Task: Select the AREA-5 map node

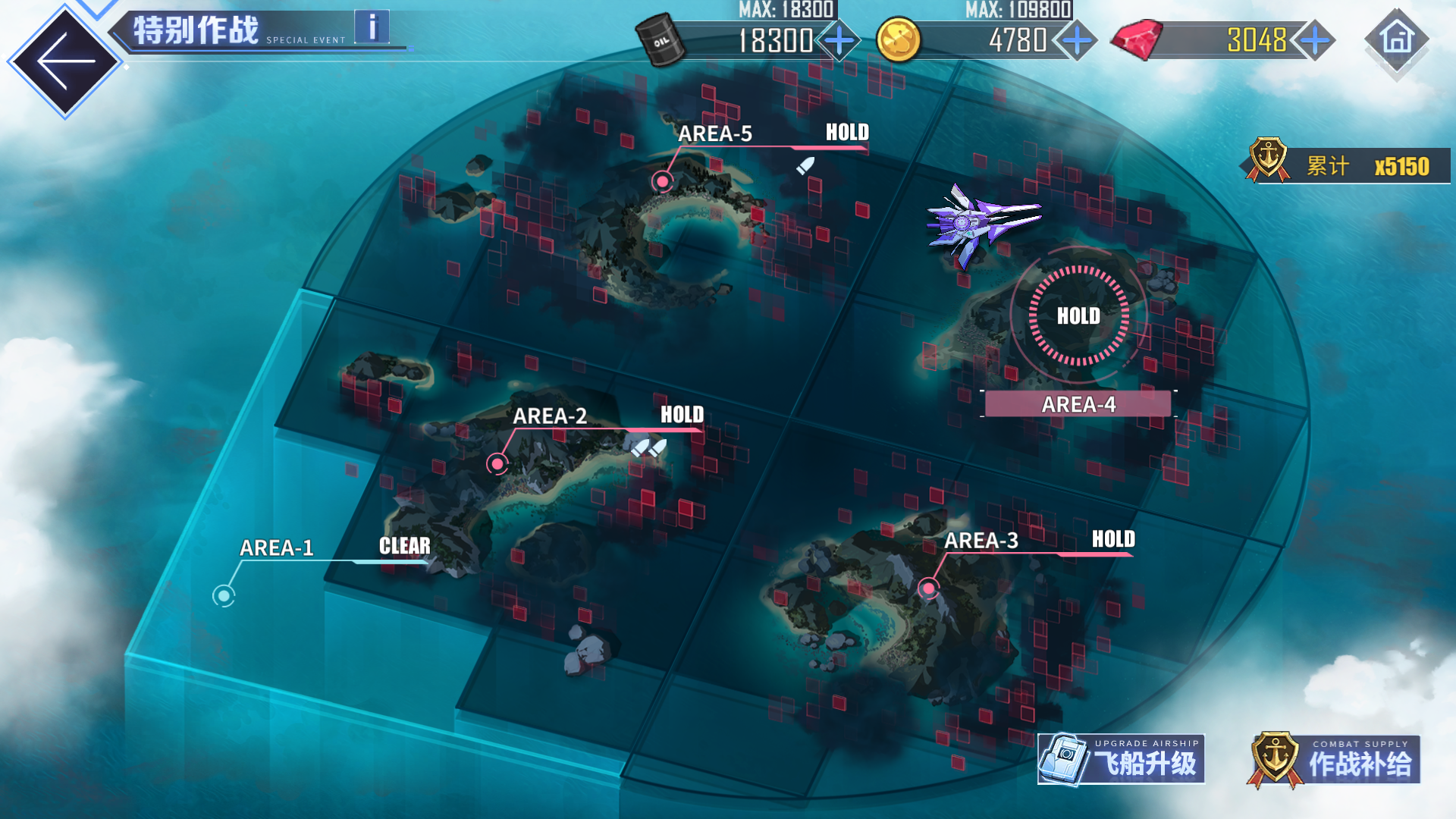Action: (x=663, y=181)
